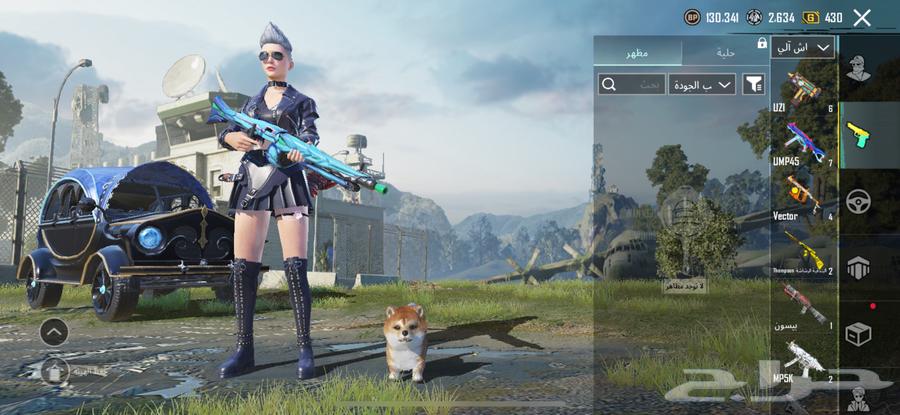Select the pistol weapons category
Viewport: 900px width, 415px height.
[858, 135]
